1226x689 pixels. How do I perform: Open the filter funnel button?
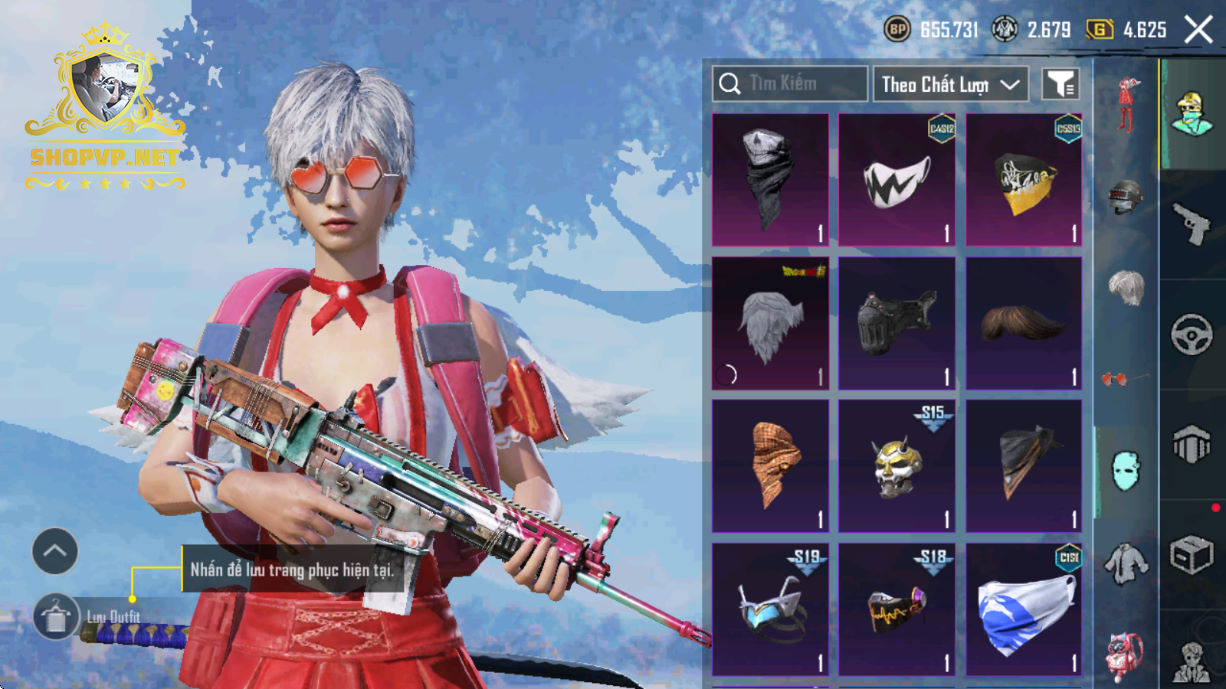1061,84
